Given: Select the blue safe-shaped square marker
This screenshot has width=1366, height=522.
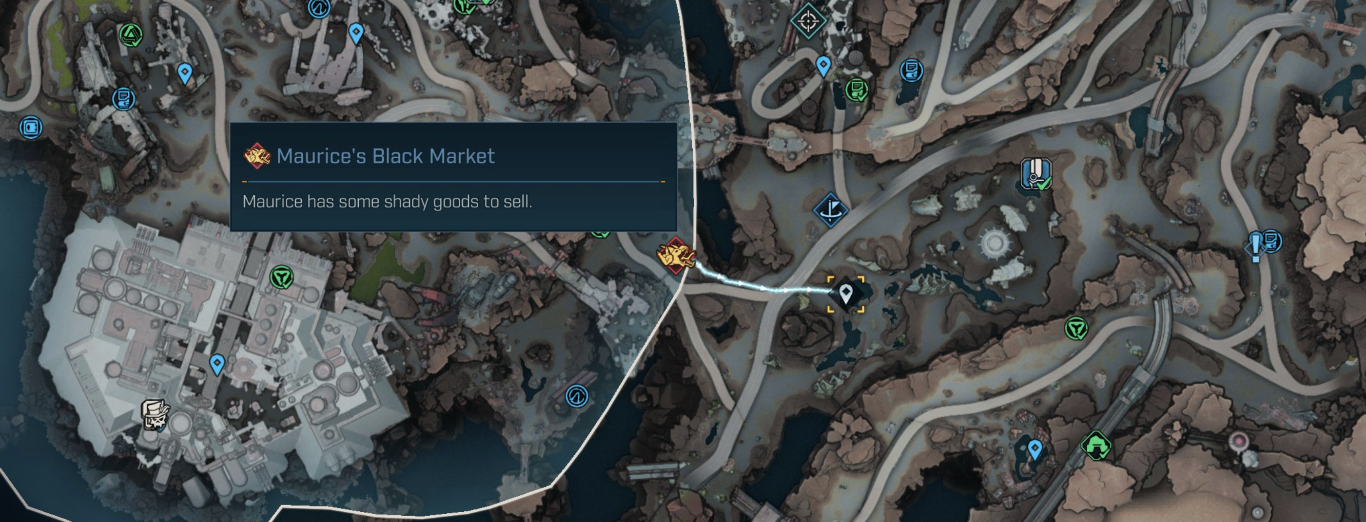Looking at the screenshot, I should (30, 127).
